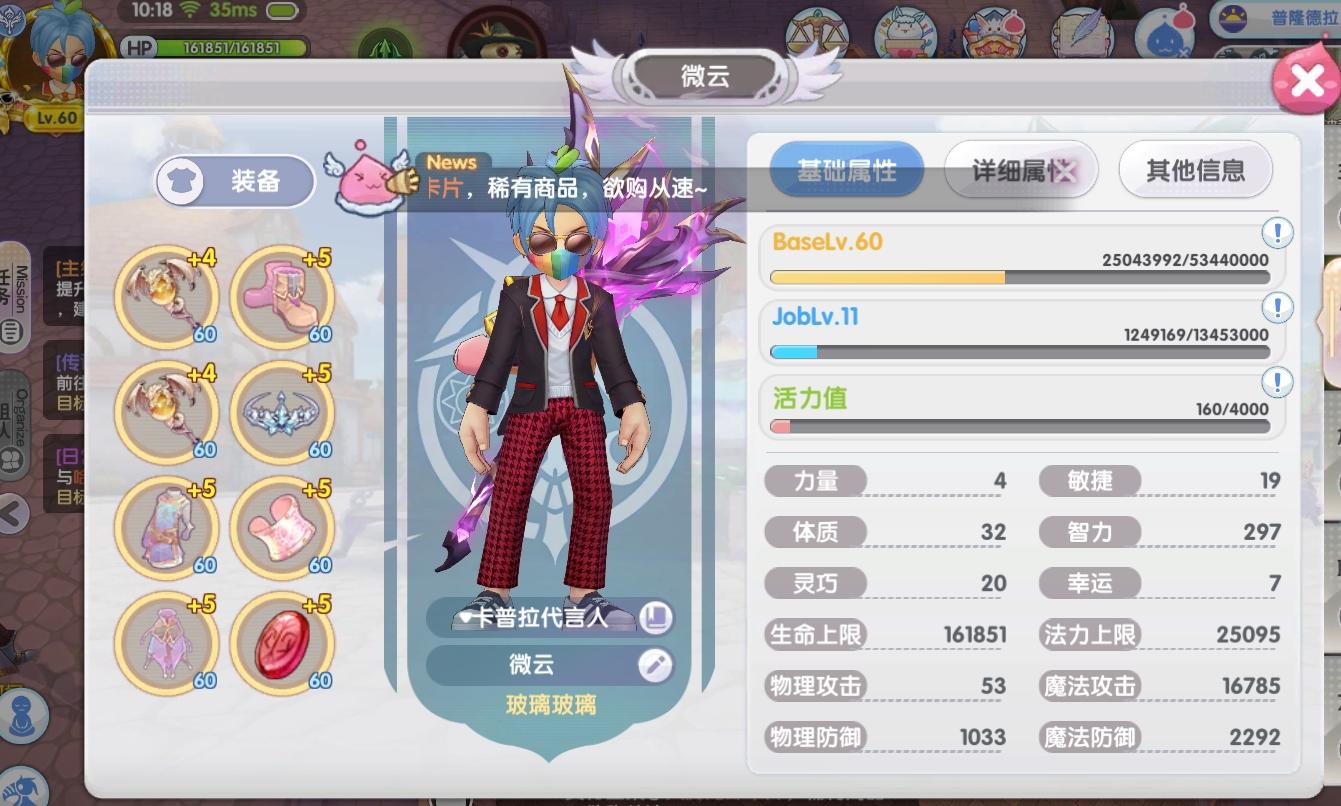Screen dimensions: 1341x806
Task: Open the 其他信息 tab
Action: pyautogui.click(x=1195, y=170)
